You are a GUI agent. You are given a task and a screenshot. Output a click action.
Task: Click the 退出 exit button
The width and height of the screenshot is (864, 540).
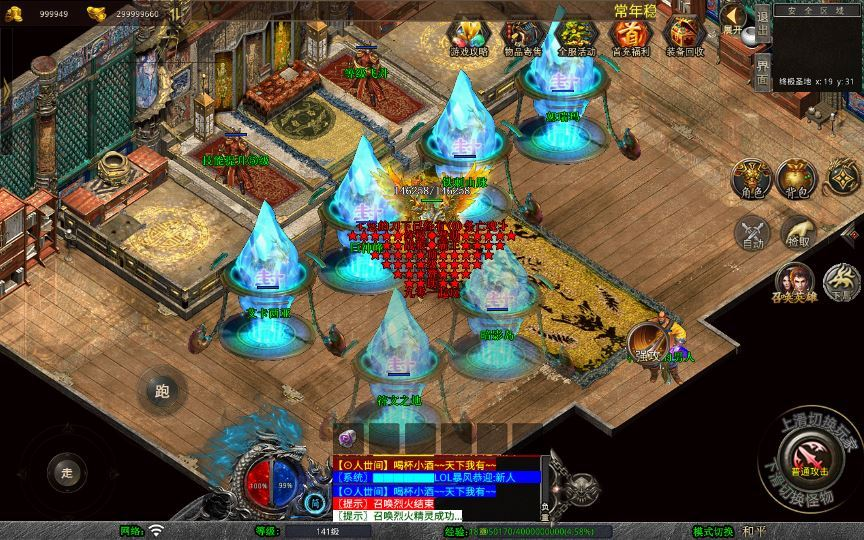click(x=762, y=26)
